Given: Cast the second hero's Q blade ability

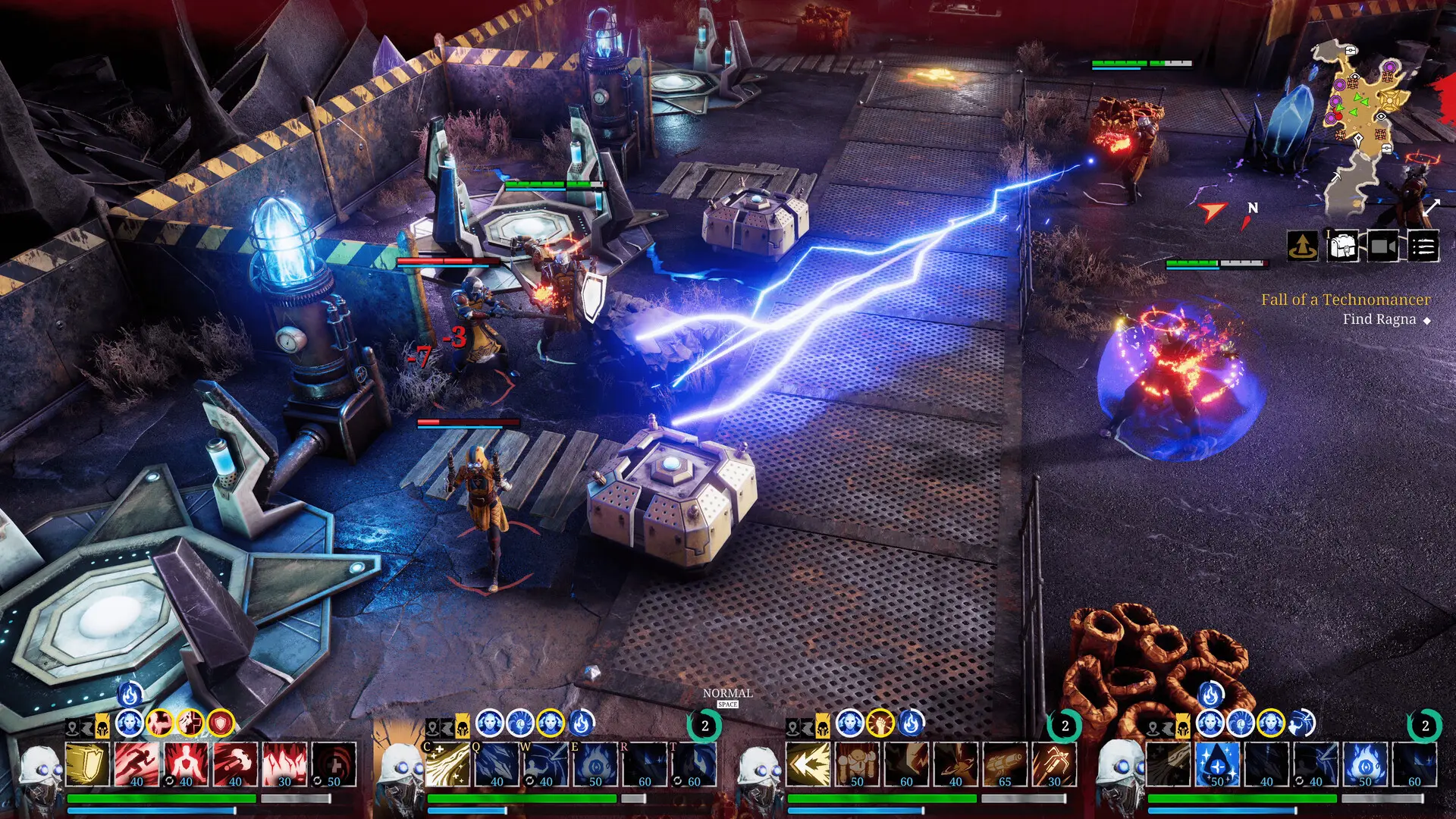Looking at the screenshot, I should point(497,766).
